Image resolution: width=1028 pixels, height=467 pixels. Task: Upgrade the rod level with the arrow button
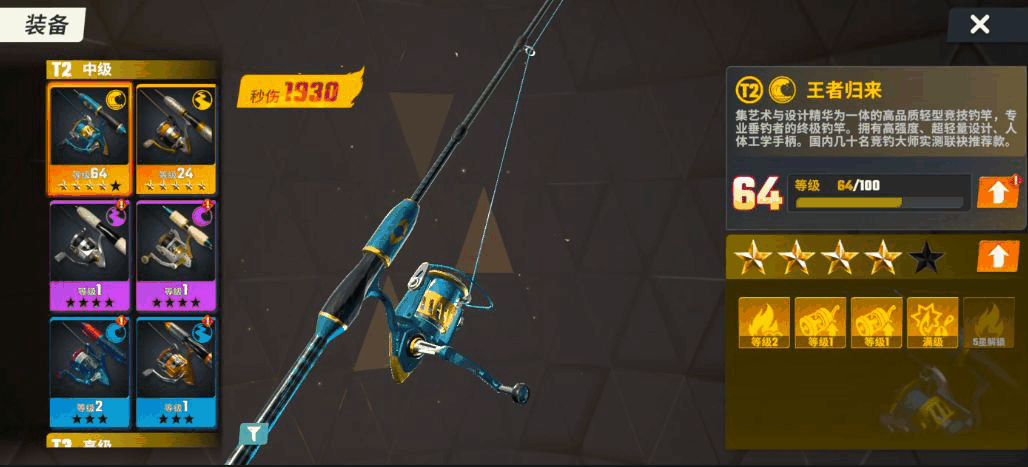[997, 192]
